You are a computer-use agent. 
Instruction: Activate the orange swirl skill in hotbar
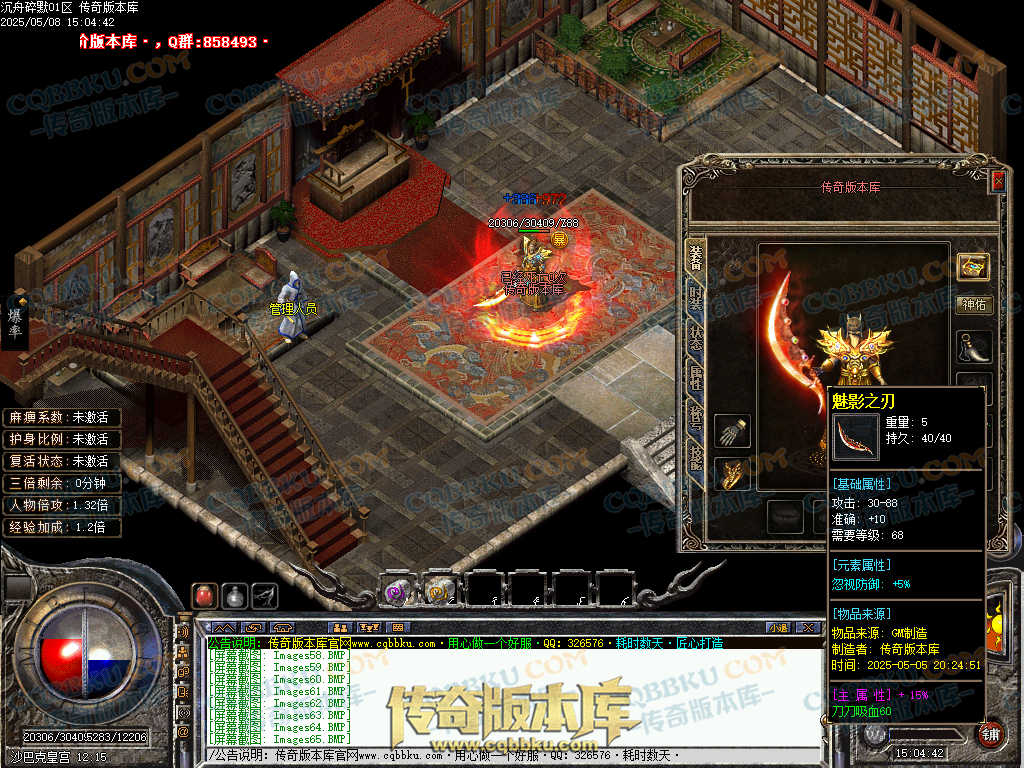coord(440,591)
